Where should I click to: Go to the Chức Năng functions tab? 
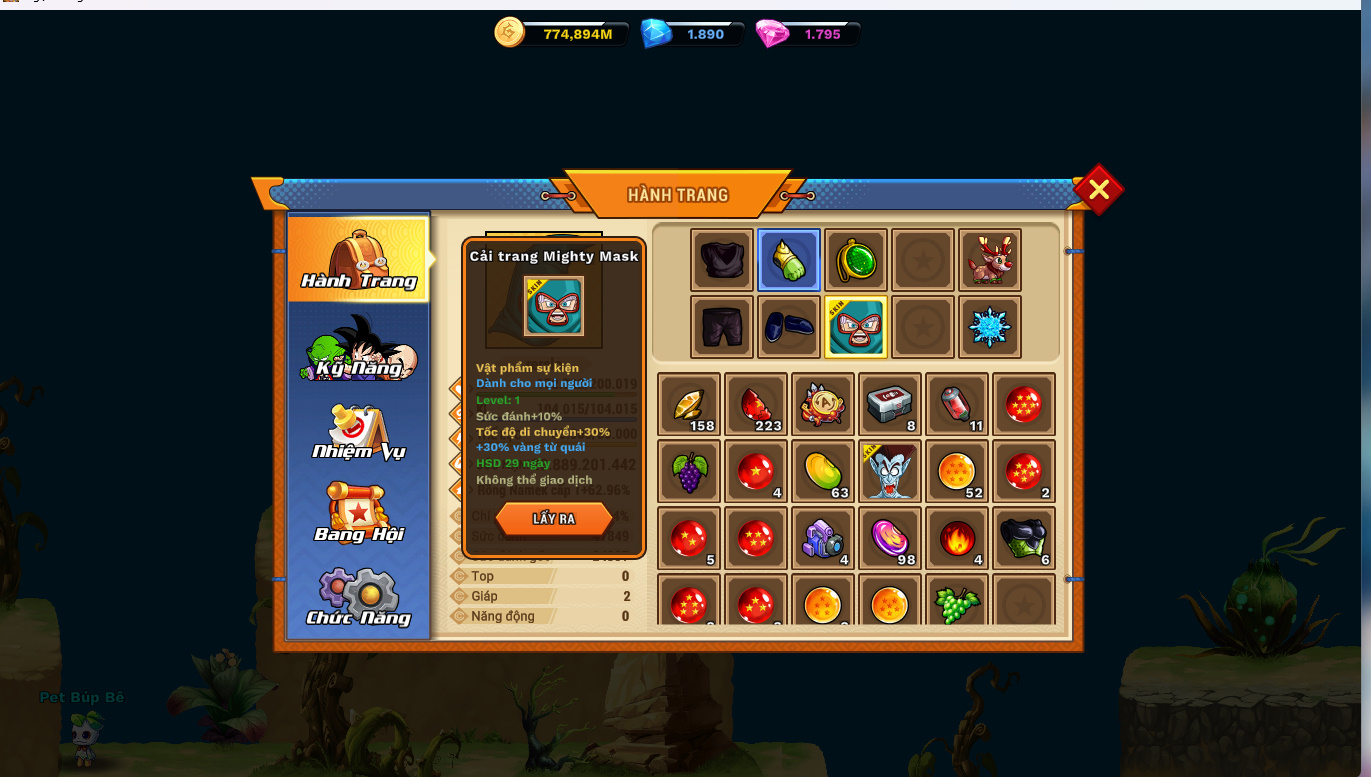click(358, 597)
